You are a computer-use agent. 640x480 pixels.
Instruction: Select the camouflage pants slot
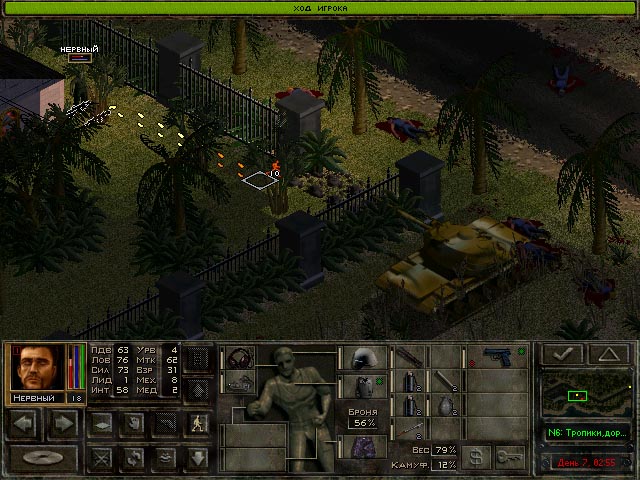[362, 446]
